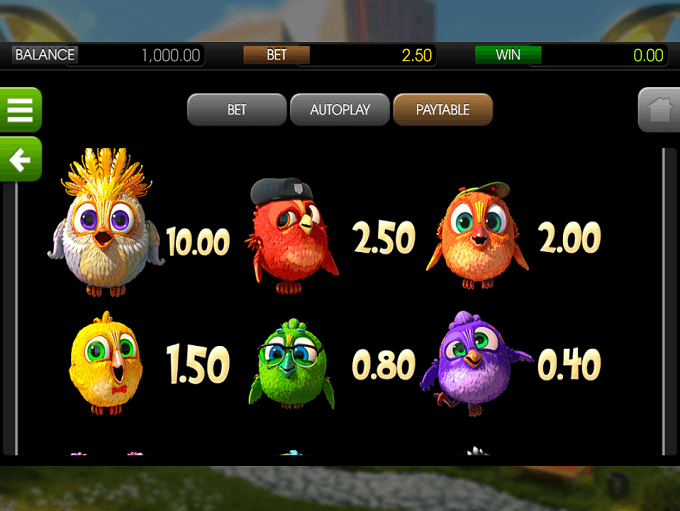Open the green hamburger menu
Screen dimensions: 680x511
click(20, 110)
